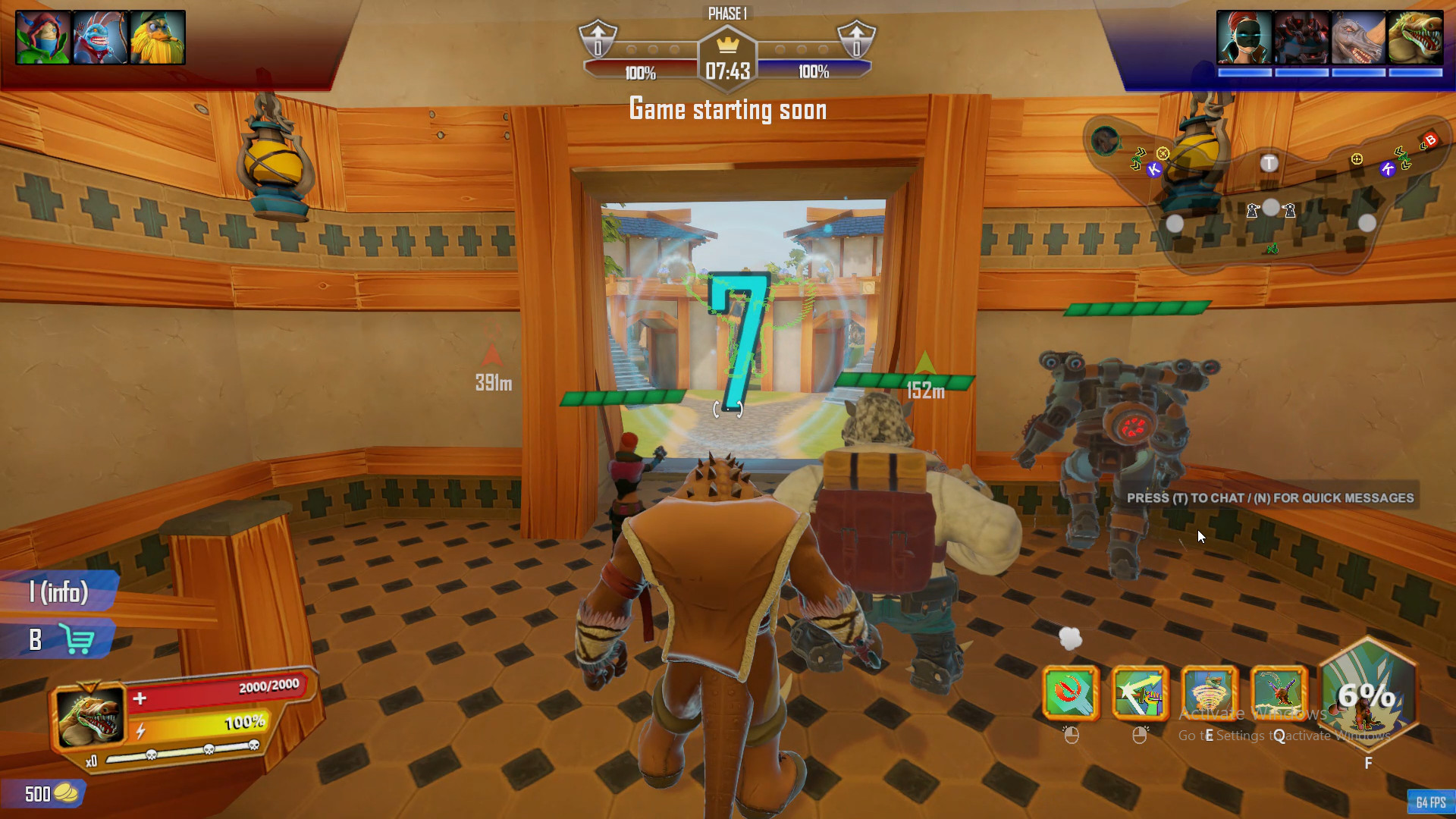Viewport: 1456px width, 819px height.
Task: Click the Game starting soon banner
Action: (728, 109)
